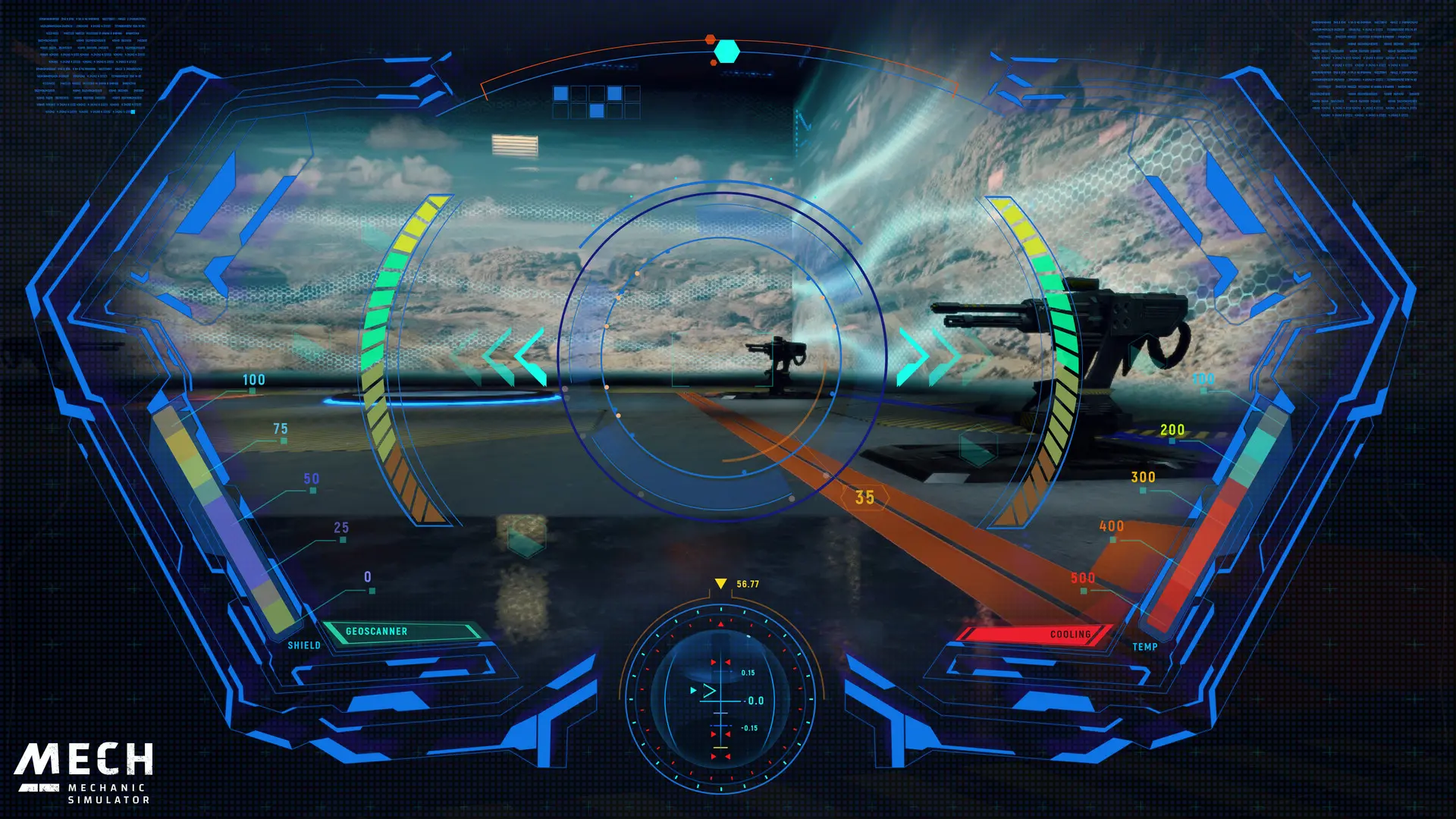Screen dimensions: 1456x819
Task: Select the cyan hexagon waypoint marker
Action: coord(726,50)
